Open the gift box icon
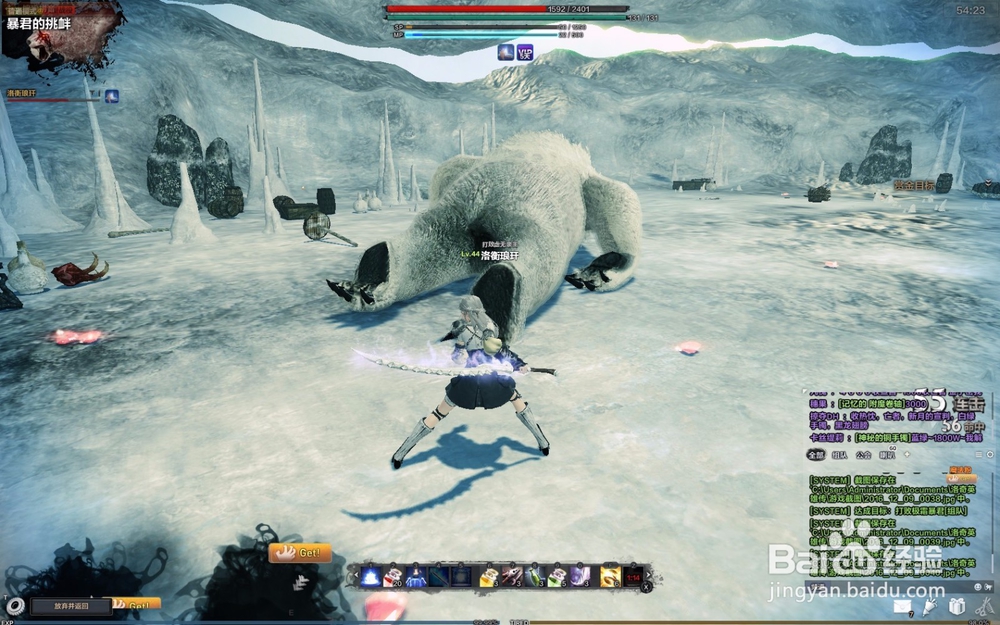Screen dimensions: 1000x625 (957, 606)
